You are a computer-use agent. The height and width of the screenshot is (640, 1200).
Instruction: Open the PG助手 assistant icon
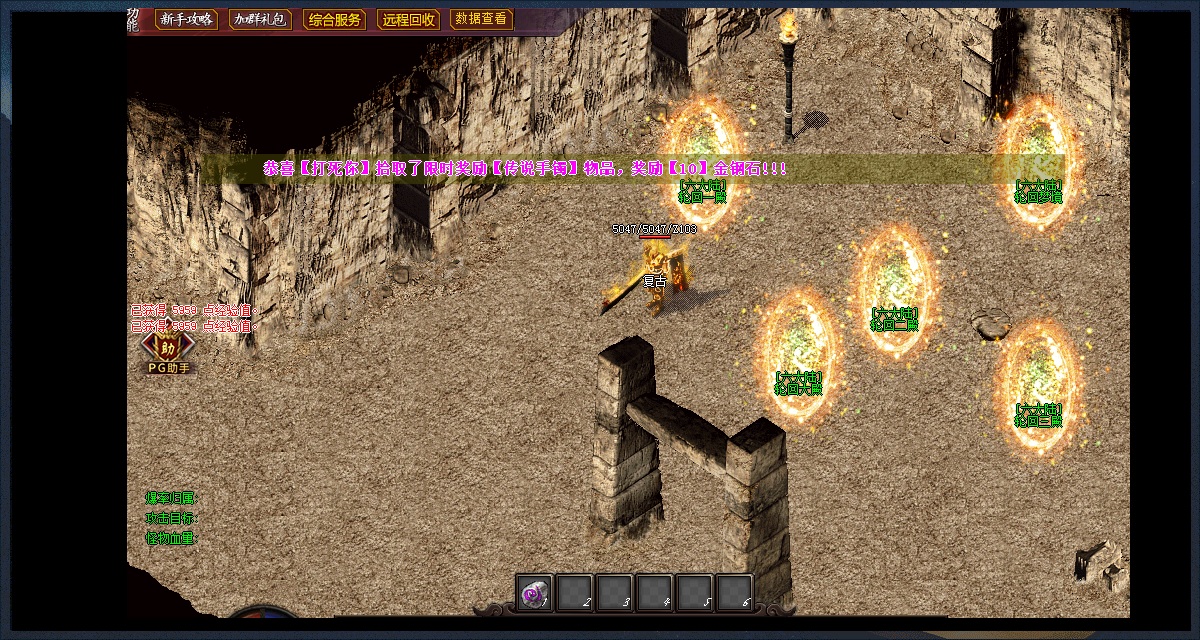[168, 350]
